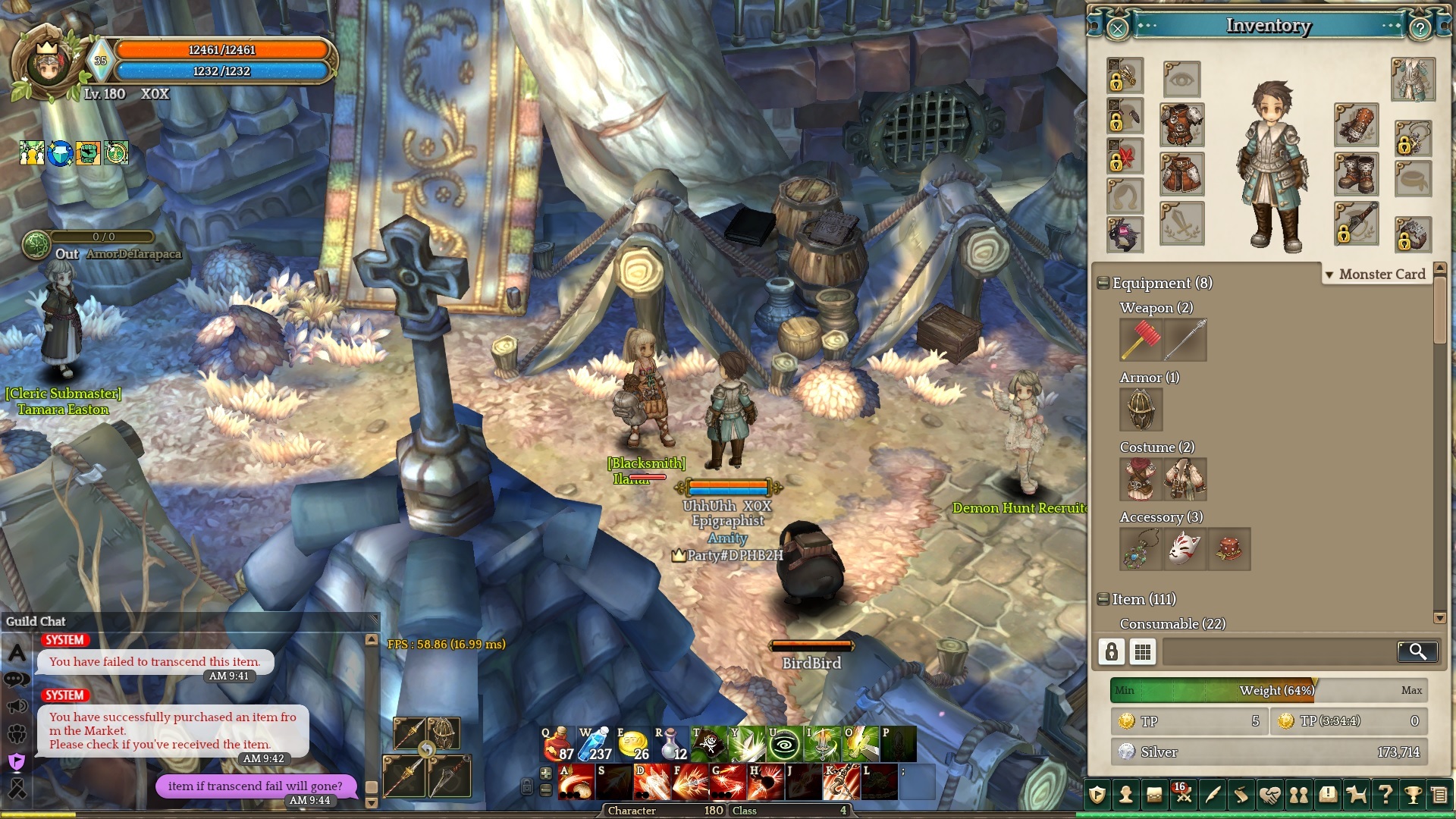Open the Inventory help question mark
This screenshot has width=1456, height=819.
1420,29
